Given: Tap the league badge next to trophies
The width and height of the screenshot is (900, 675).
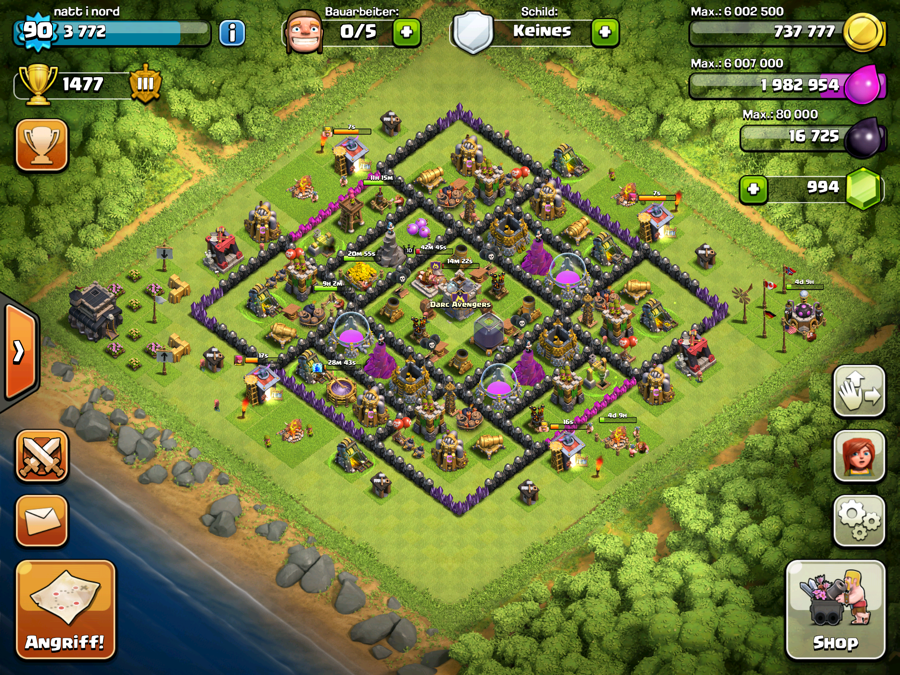Looking at the screenshot, I should pyautogui.click(x=145, y=84).
